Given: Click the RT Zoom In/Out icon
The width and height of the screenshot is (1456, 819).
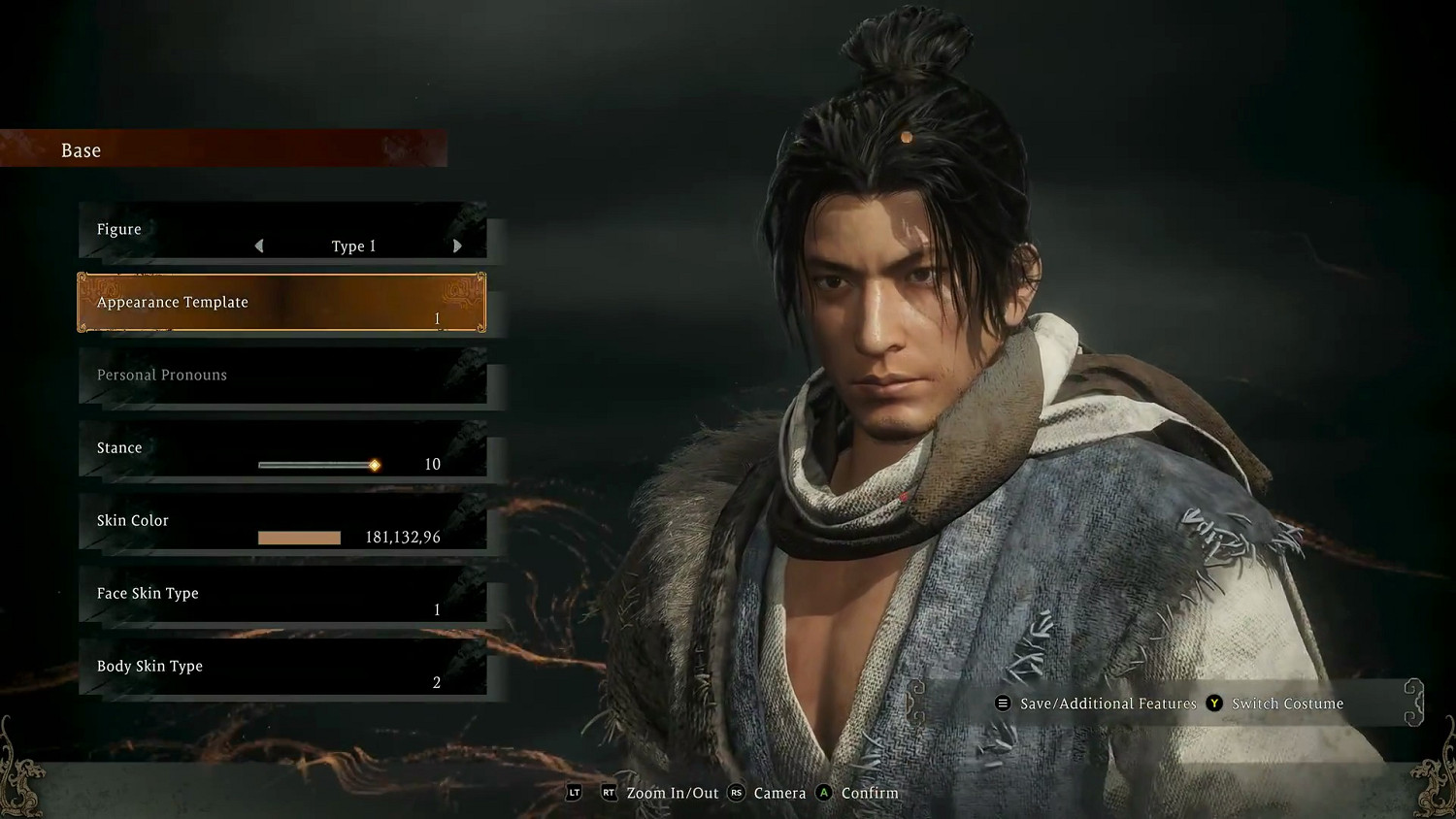Looking at the screenshot, I should pos(610,793).
